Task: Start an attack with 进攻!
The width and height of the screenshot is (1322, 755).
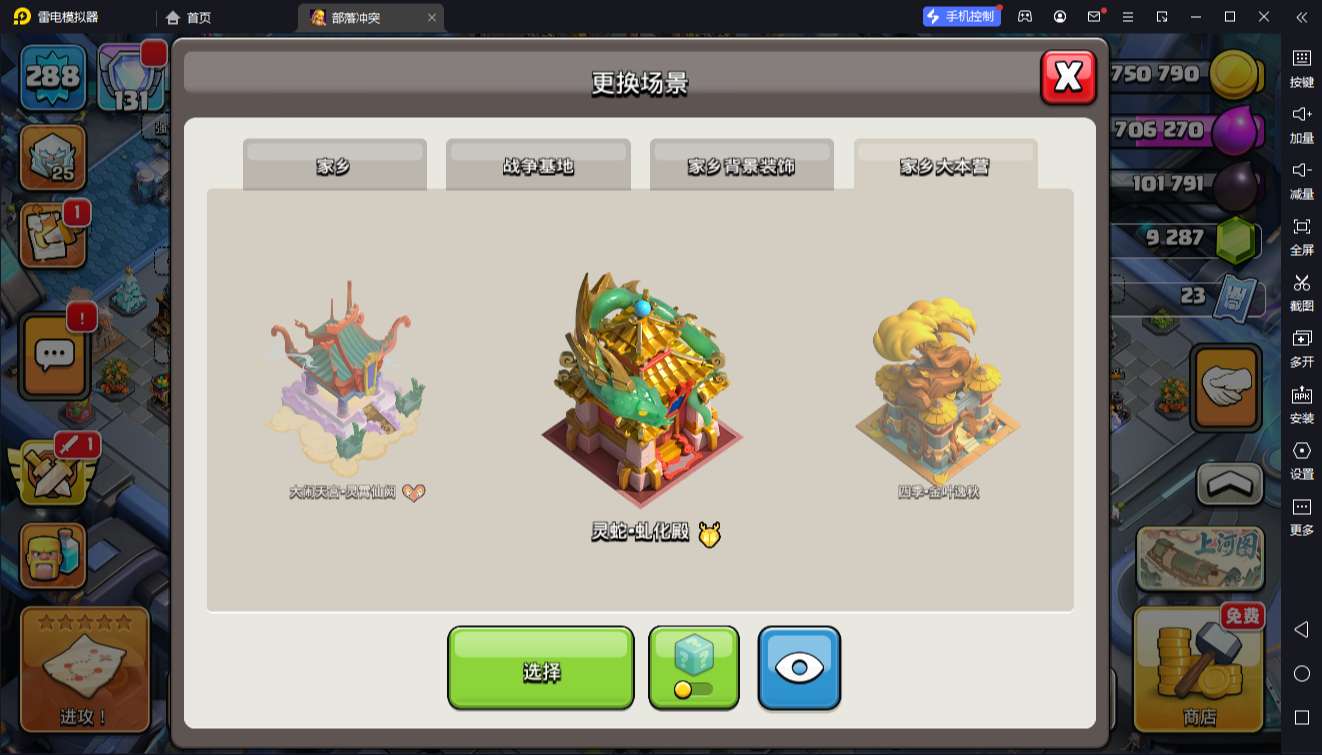Action: [x=84, y=668]
